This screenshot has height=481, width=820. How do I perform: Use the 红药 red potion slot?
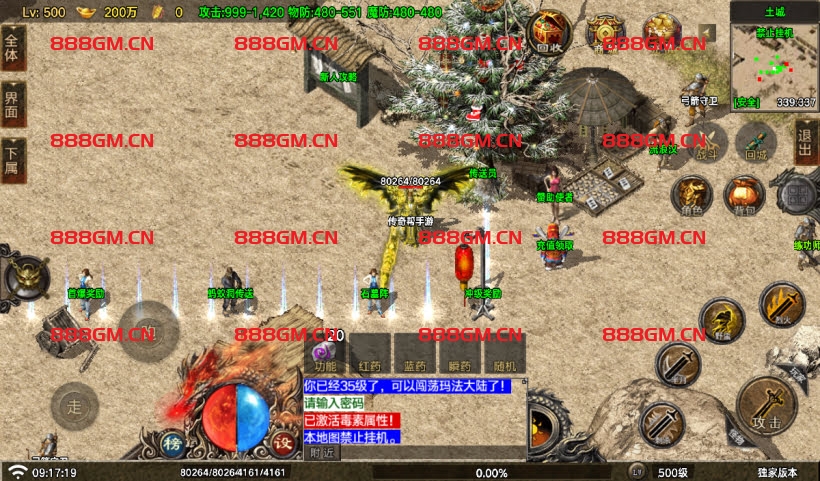370,355
